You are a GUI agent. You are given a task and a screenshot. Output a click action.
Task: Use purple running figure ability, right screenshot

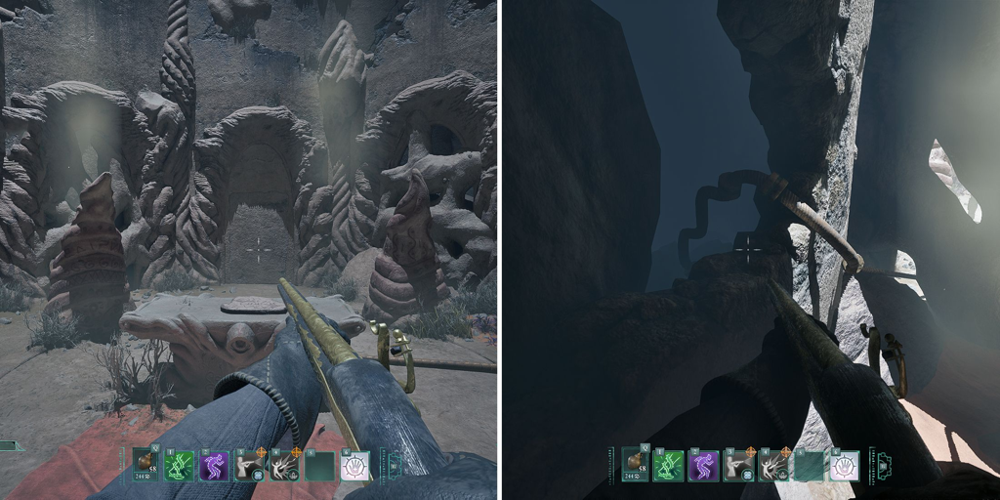(x=703, y=464)
